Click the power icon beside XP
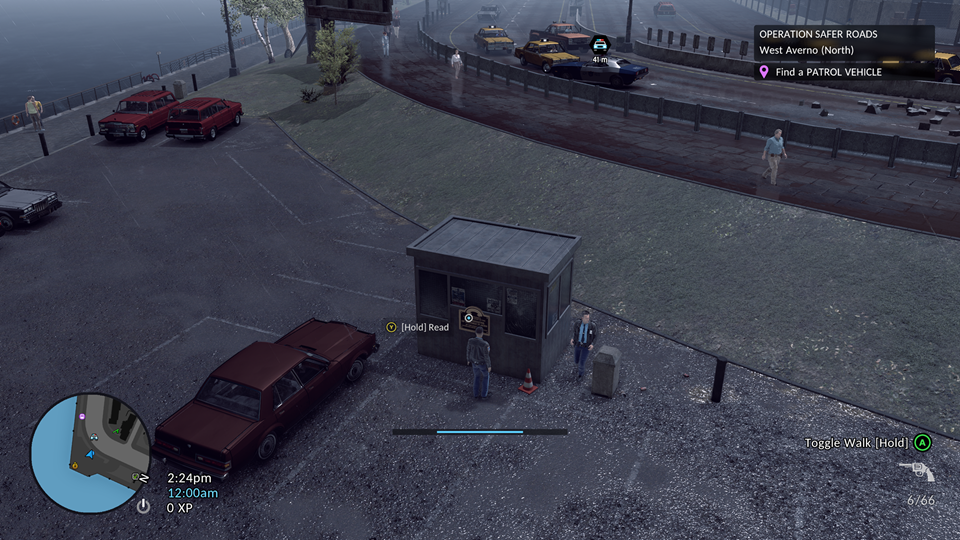 [143, 507]
